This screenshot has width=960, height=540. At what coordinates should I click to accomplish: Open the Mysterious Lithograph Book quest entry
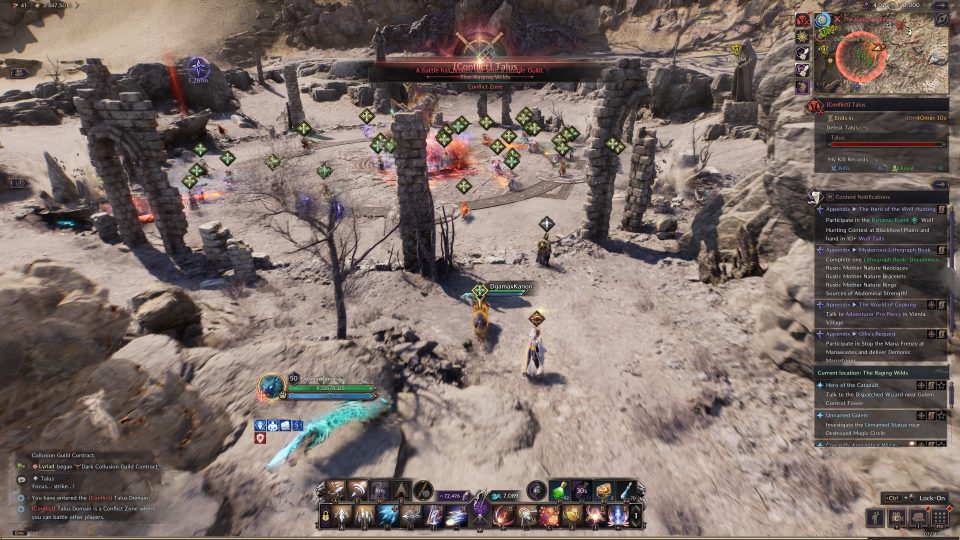[878, 249]
